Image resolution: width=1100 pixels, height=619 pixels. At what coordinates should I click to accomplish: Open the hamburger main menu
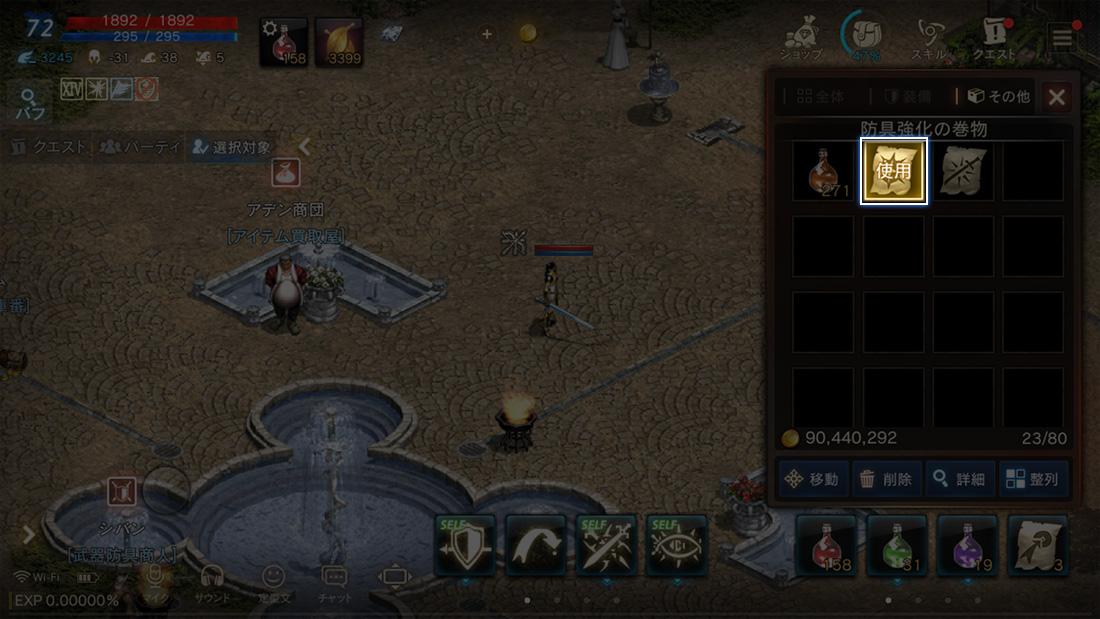(1061, 38)
